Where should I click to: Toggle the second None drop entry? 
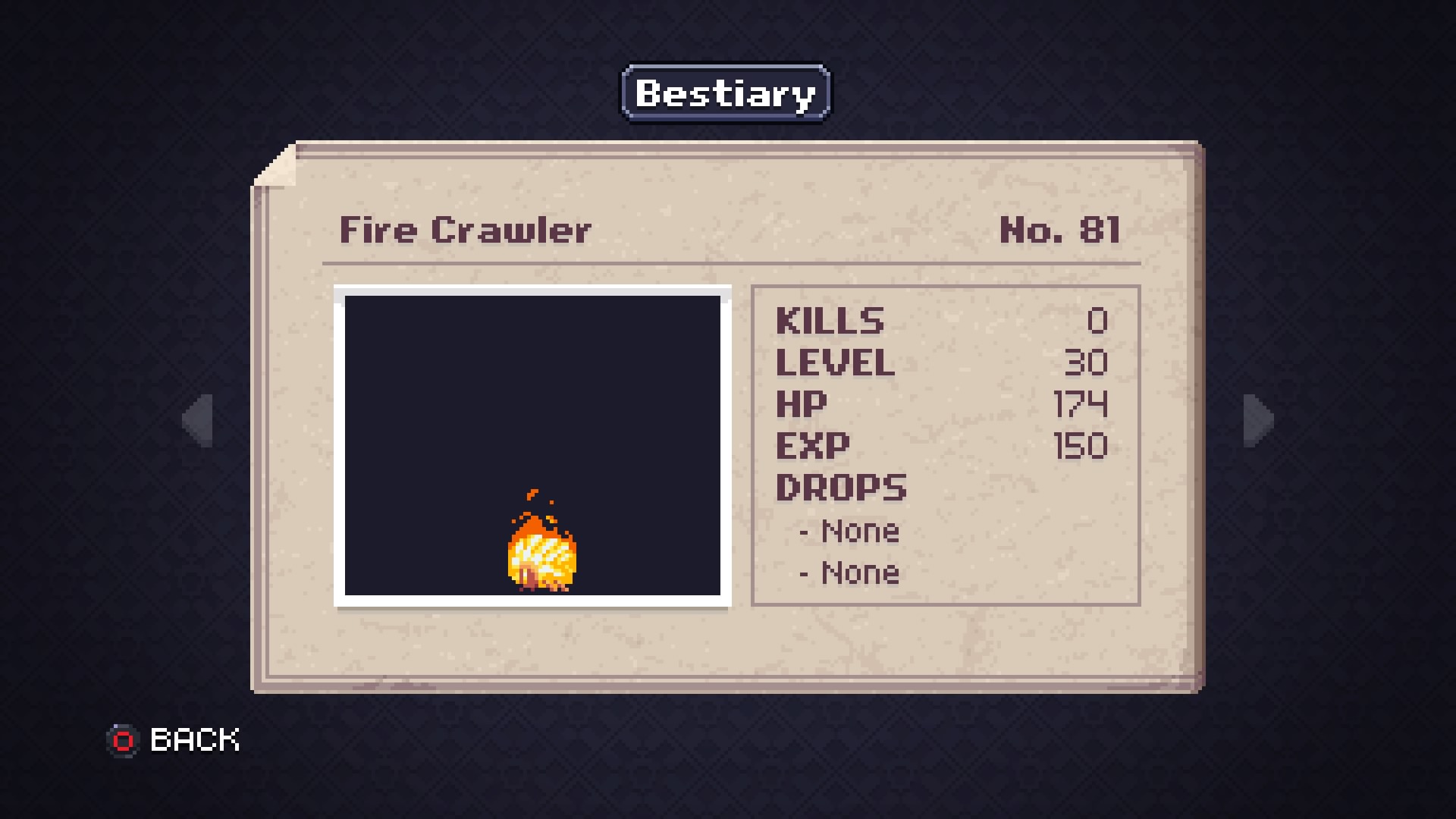click(847, 573)
